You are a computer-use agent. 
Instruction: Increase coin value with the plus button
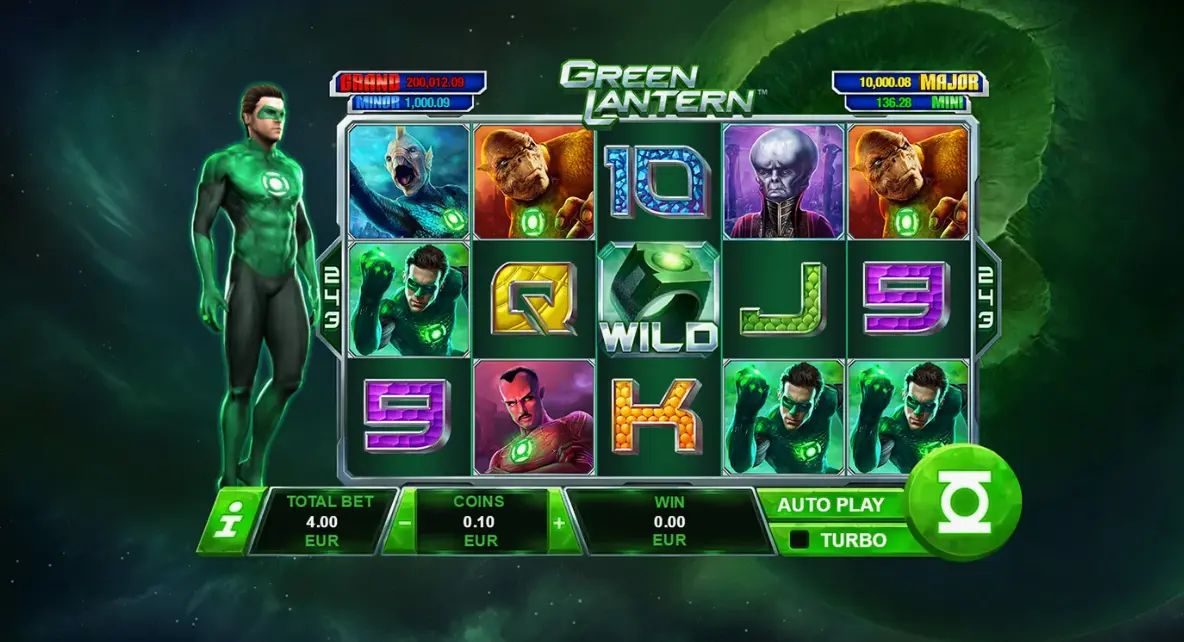click(558, 521)
